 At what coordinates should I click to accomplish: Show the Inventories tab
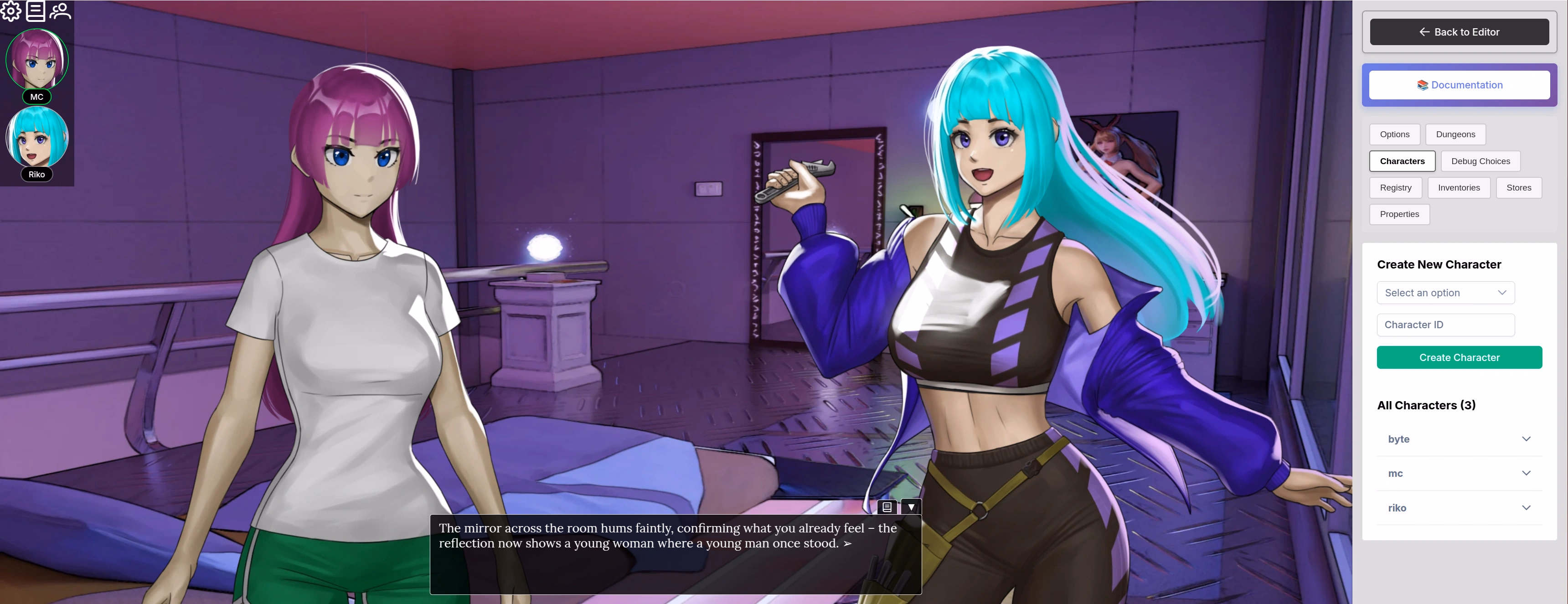coord(1459,187)
